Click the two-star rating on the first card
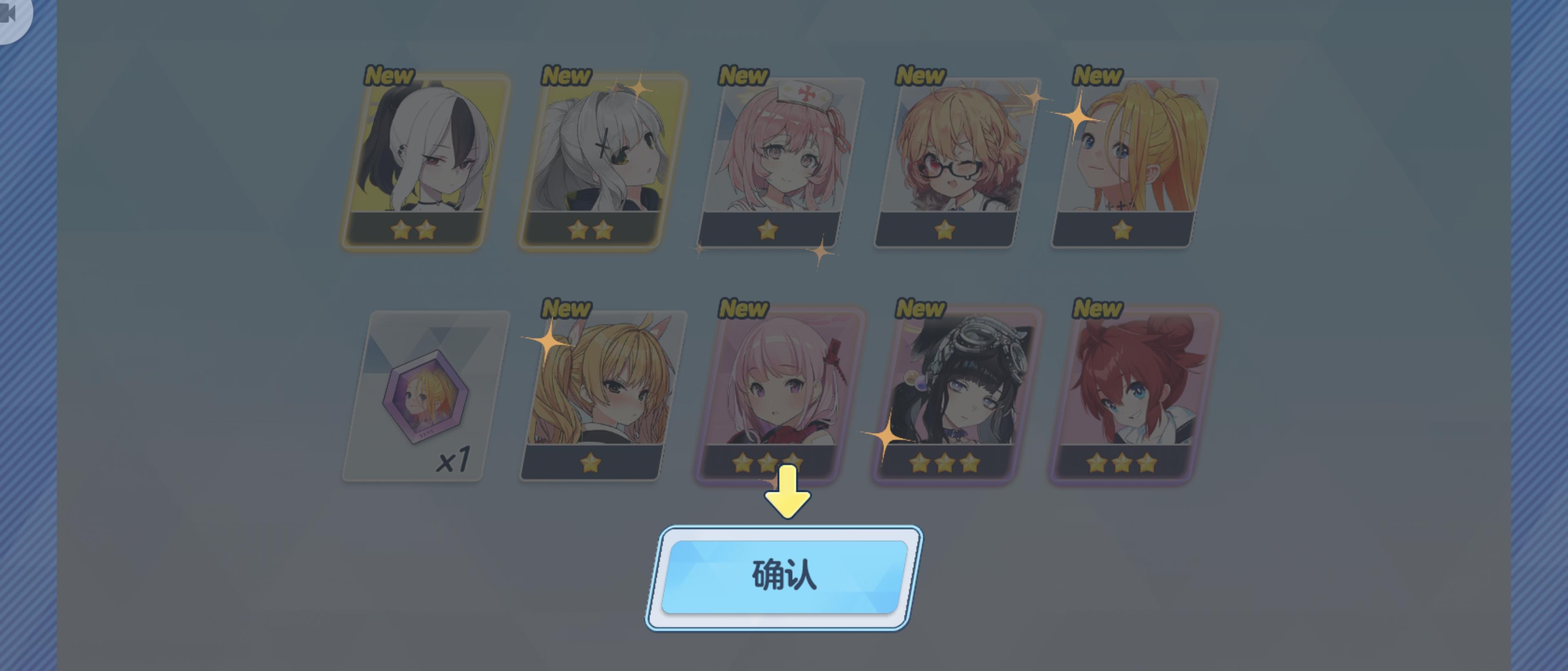The height and width of the screenshot is (671, 1568). (413, 230)
